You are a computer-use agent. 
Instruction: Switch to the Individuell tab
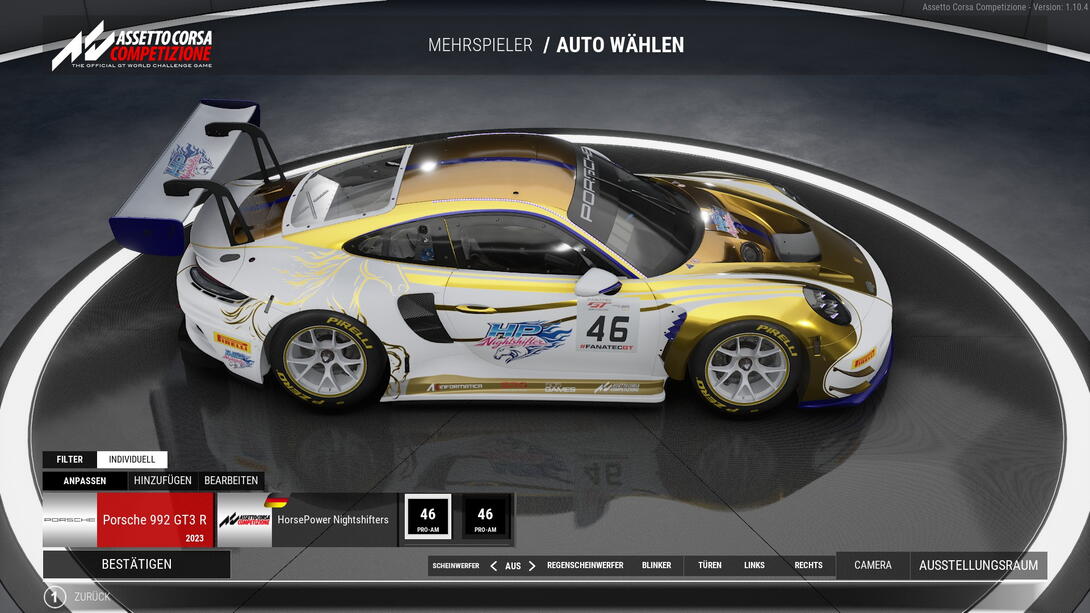coord(132,460)
